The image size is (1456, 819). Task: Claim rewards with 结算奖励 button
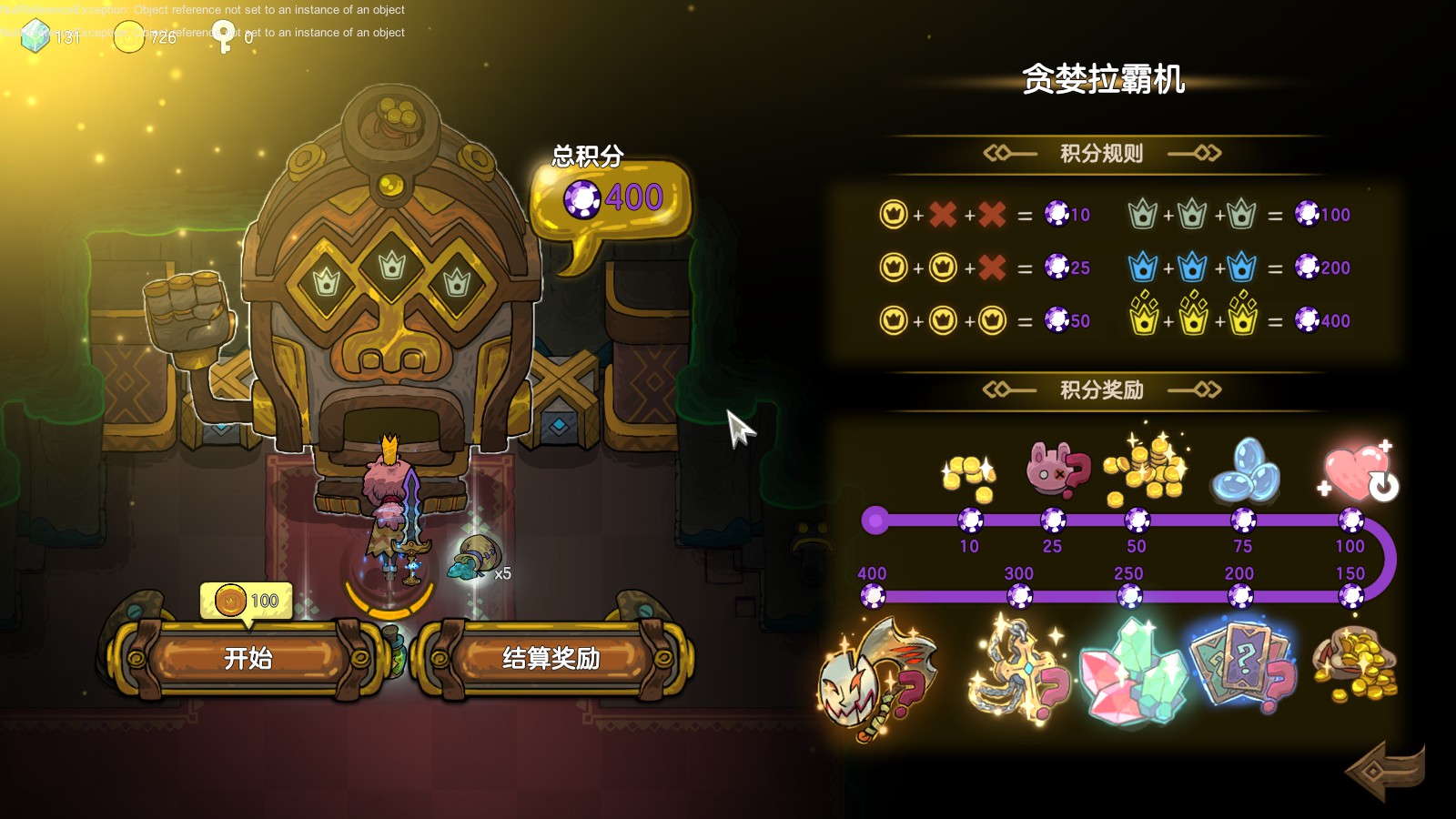(551, 658)
